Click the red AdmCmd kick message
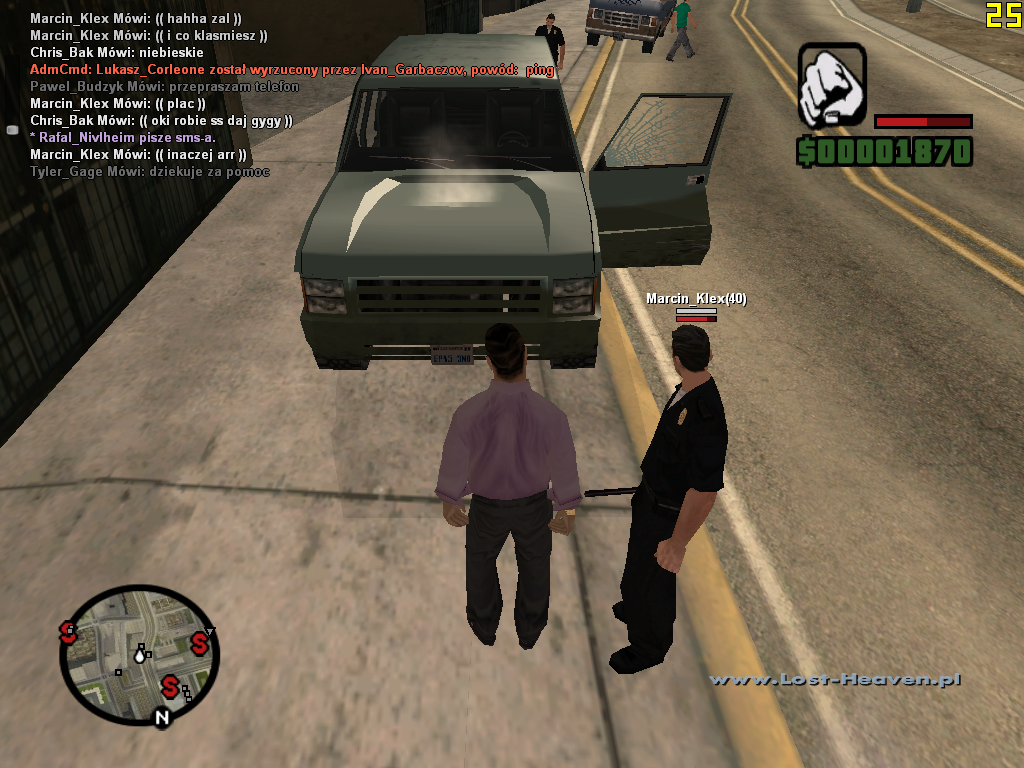 pos(292,70)
